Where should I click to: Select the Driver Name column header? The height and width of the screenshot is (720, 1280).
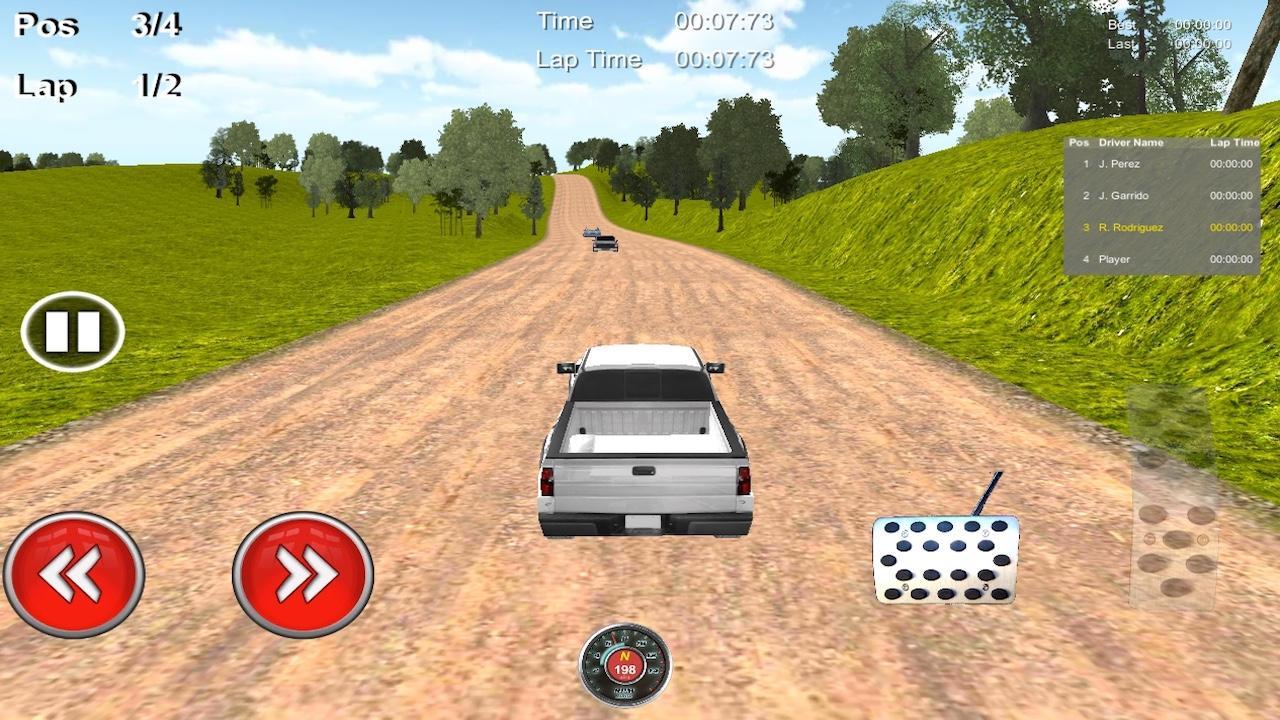click(1130, 142)
